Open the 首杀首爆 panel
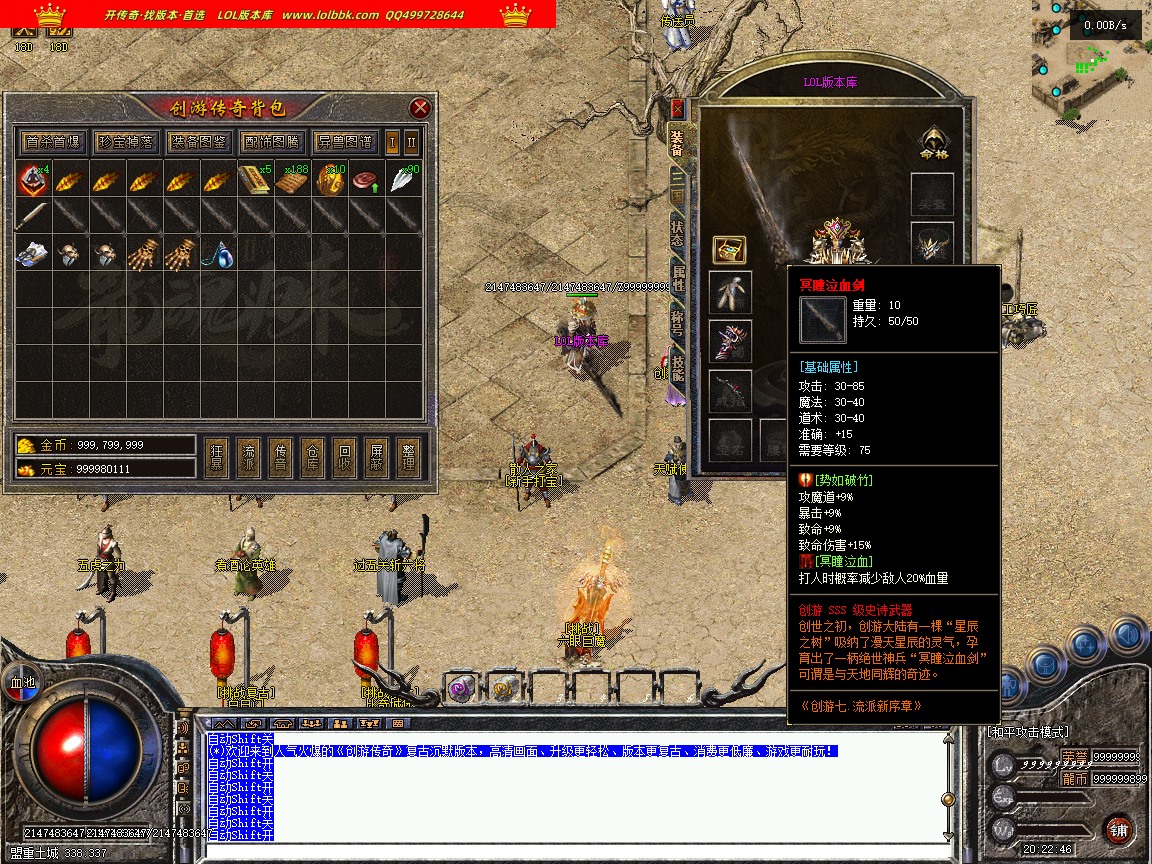Viewport: 1152px width, 864px height. 53,141
